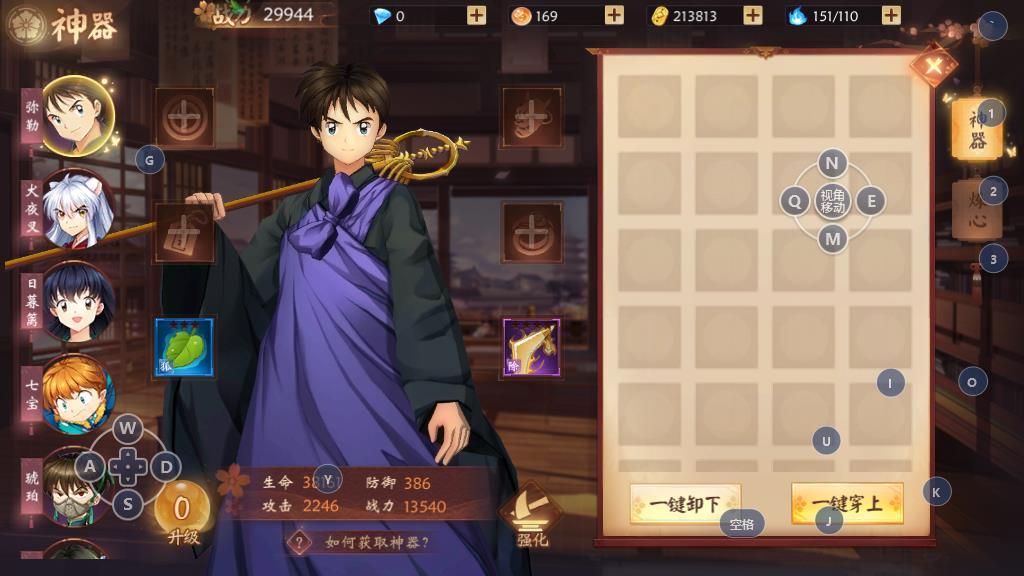The image size is (1024, 576).
Task: Tap the 一键穿上 equip-all button
Action: tap(847, 503)
